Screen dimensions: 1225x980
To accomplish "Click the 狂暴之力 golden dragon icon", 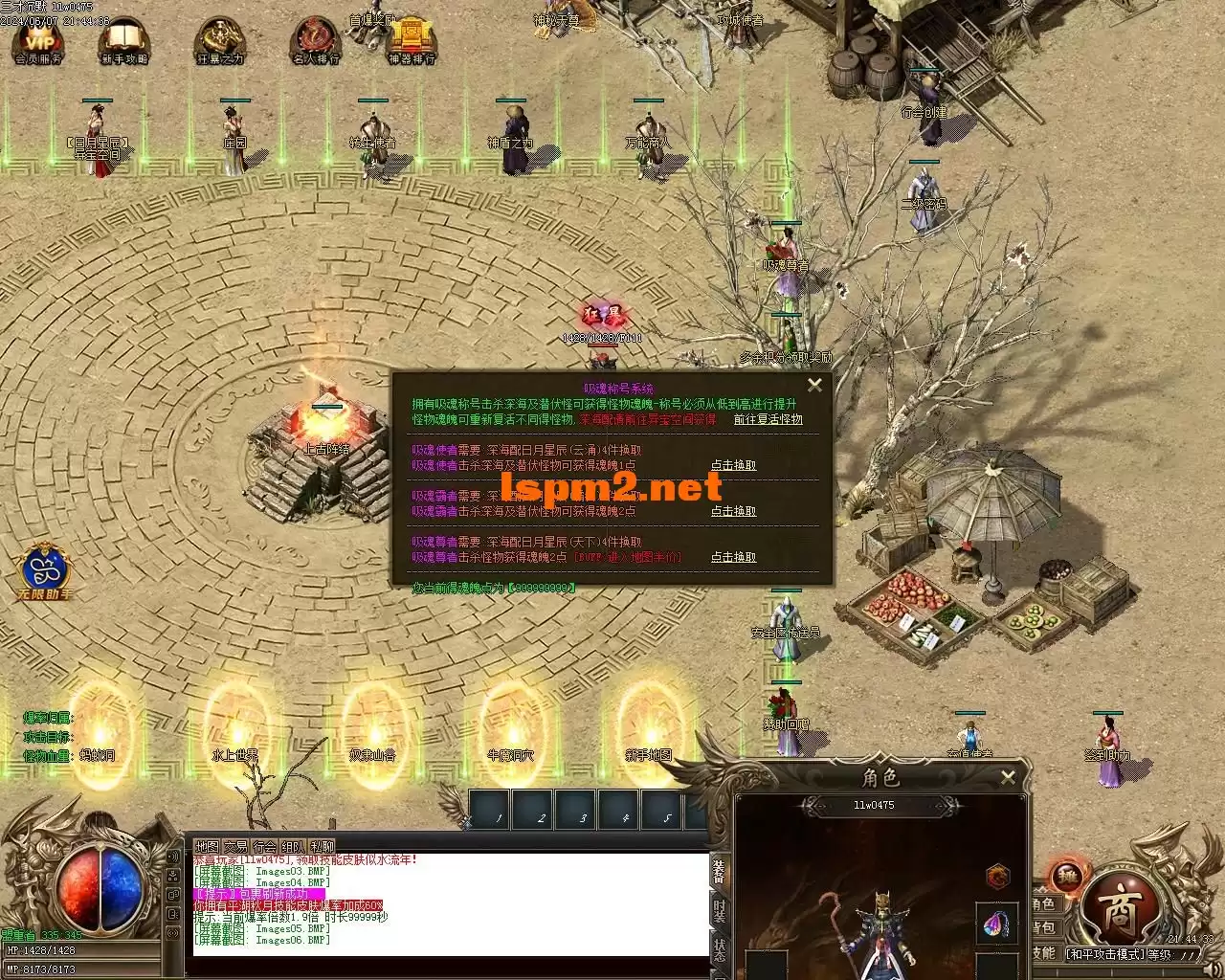I will point(219,41).
